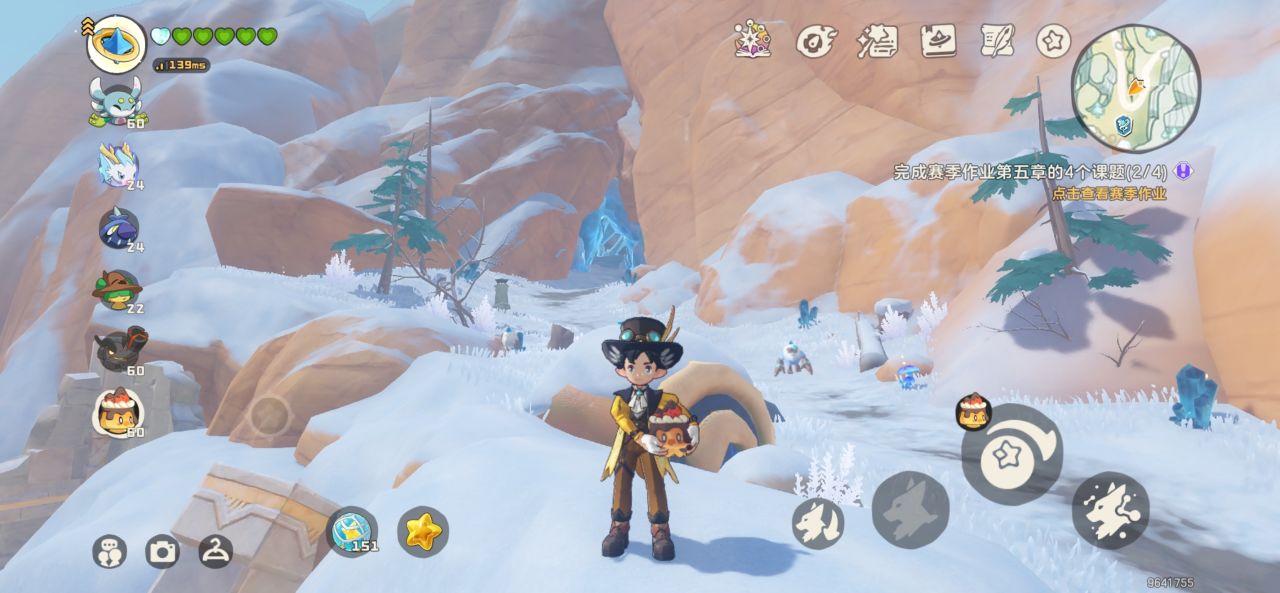View season homework via the orange link
Image resolution: width=1280 pixels, height=593 pixels.
(x=1108, y=193)
